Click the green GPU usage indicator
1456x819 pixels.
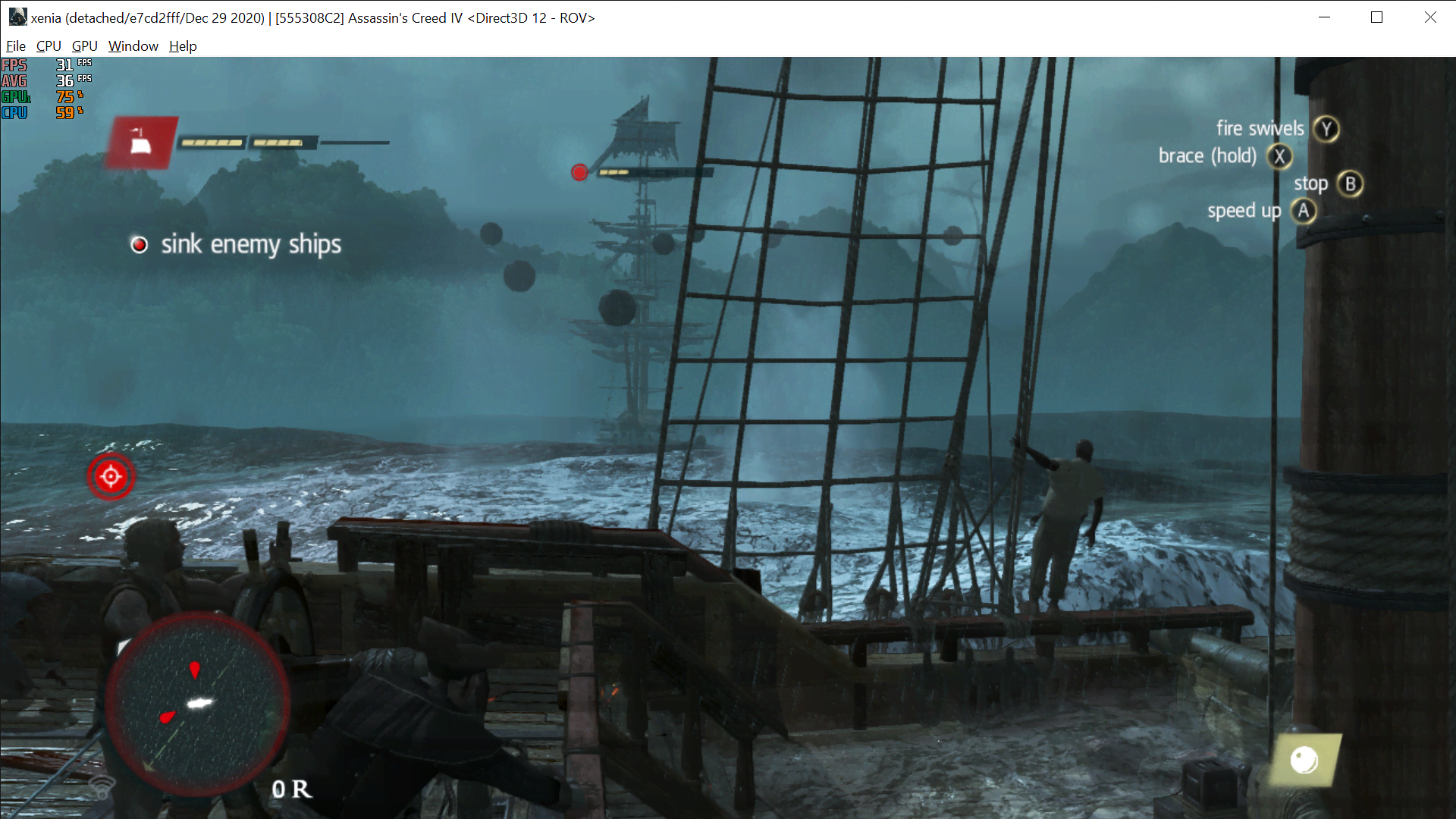15,97
